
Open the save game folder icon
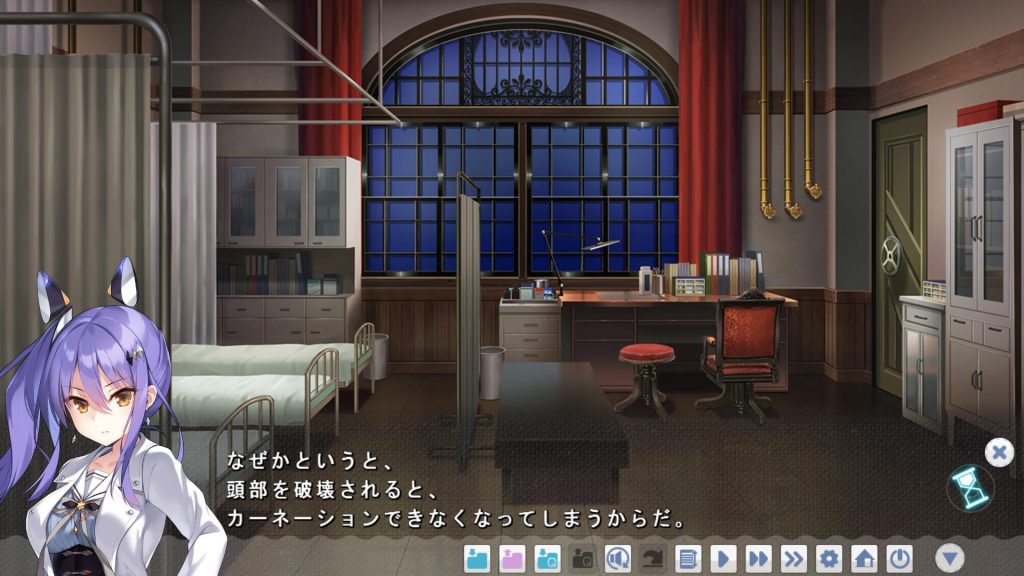(x=478, y=558)
